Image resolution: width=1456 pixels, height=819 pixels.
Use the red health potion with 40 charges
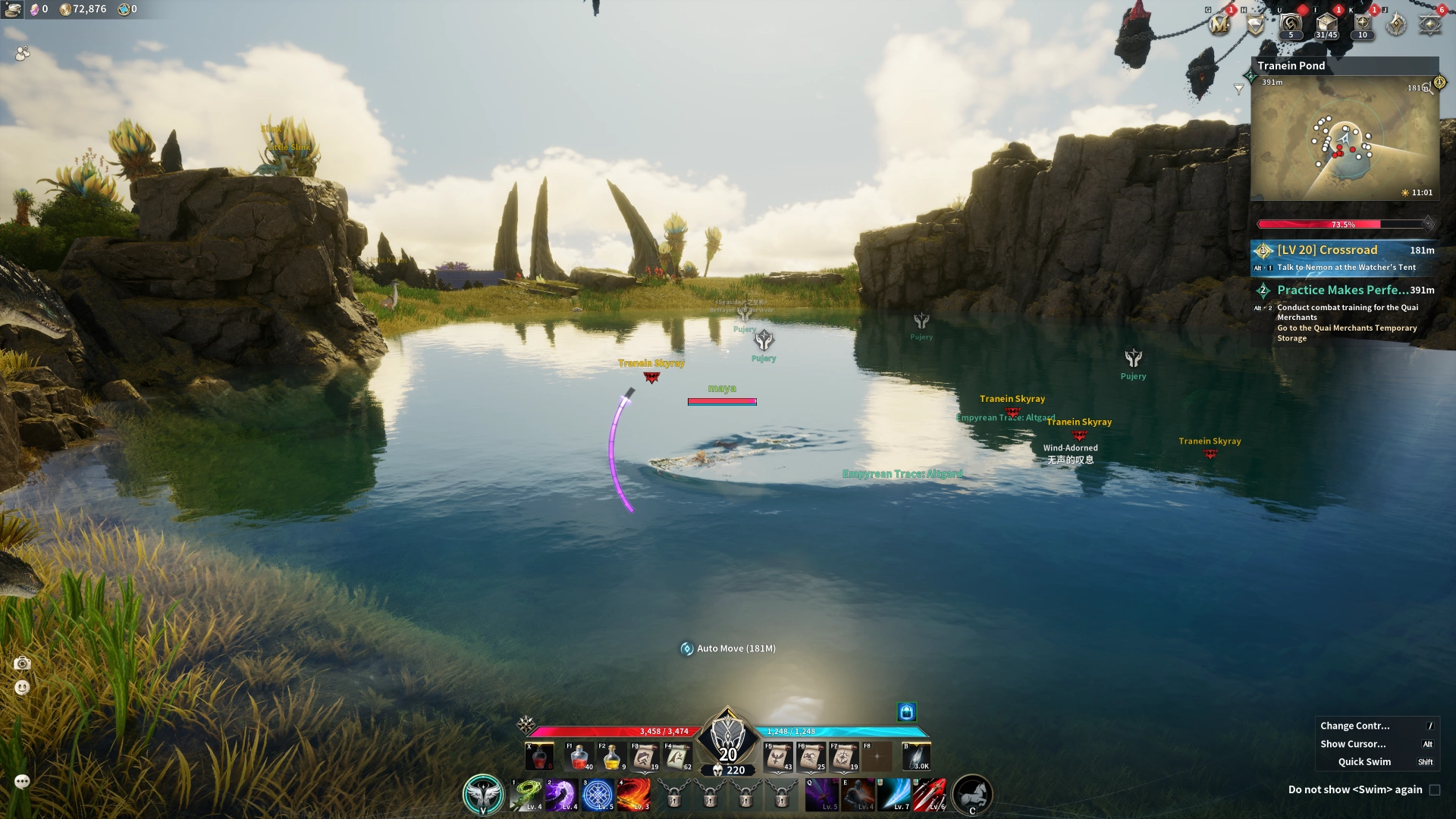click(579, 757)
